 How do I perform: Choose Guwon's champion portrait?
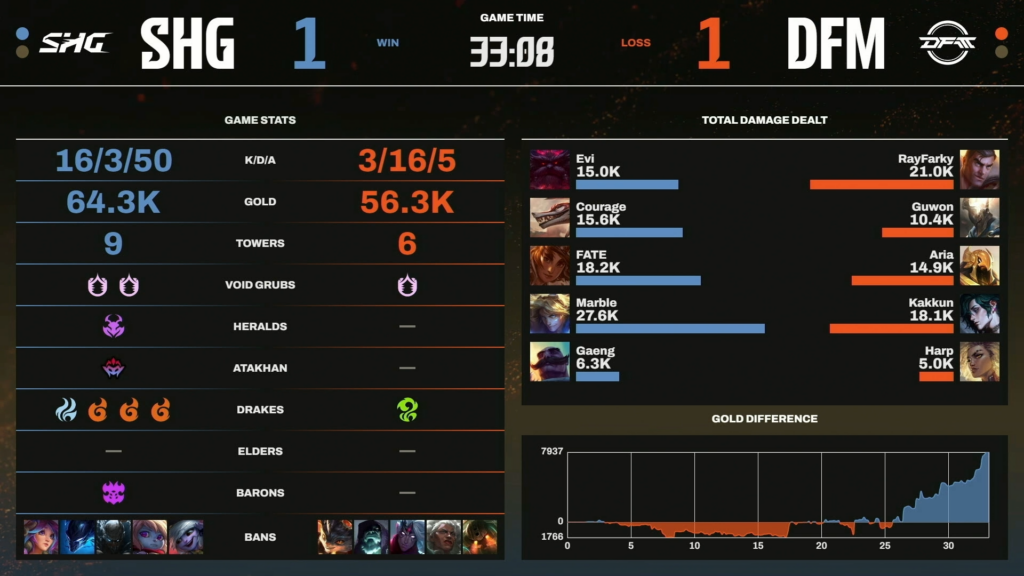click(x=979, y=217)
